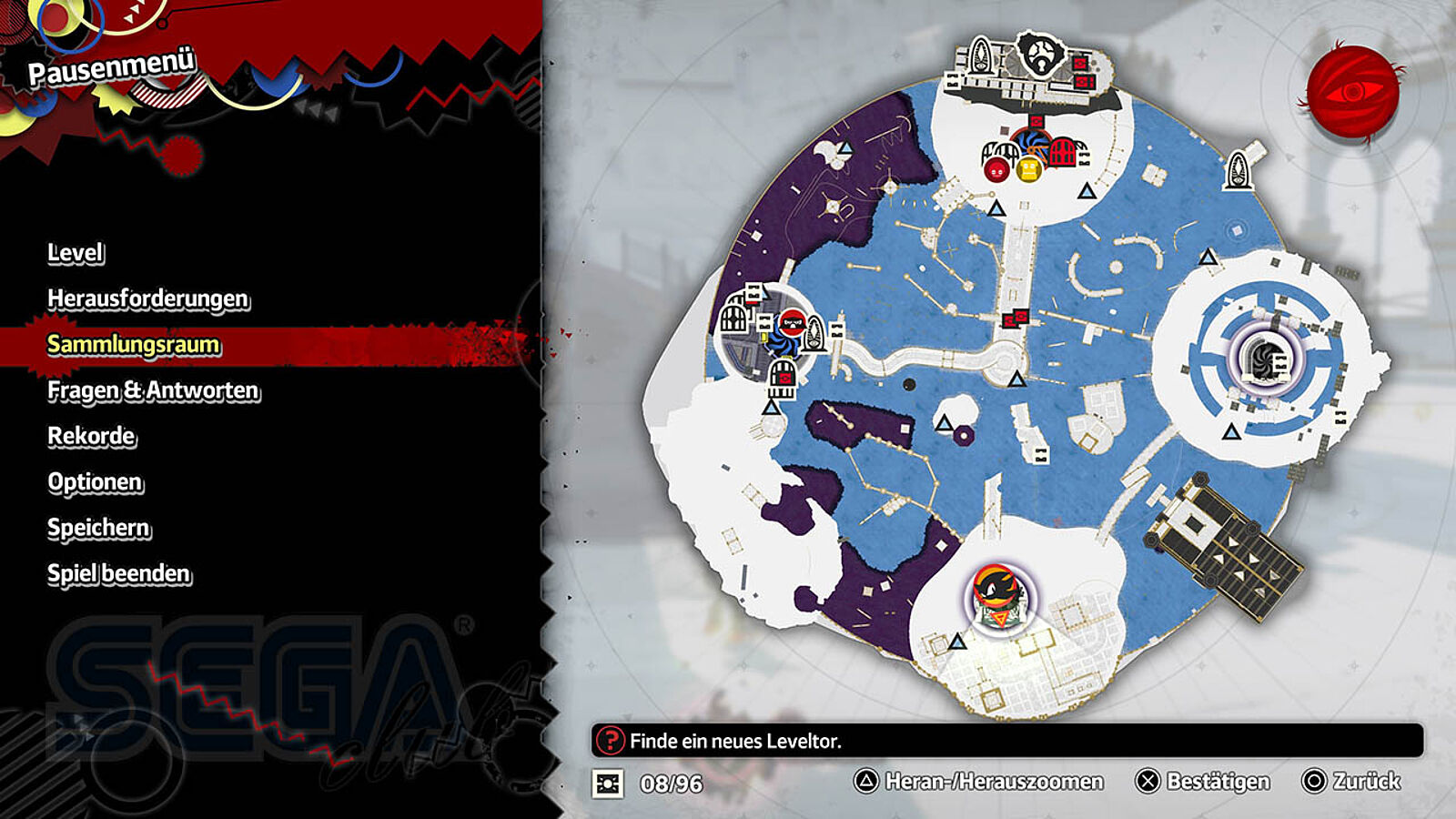This screenshot has width=1456, height=819.
Task: Choose the highlighted Sammlungsraum entry
Action: 134,345
